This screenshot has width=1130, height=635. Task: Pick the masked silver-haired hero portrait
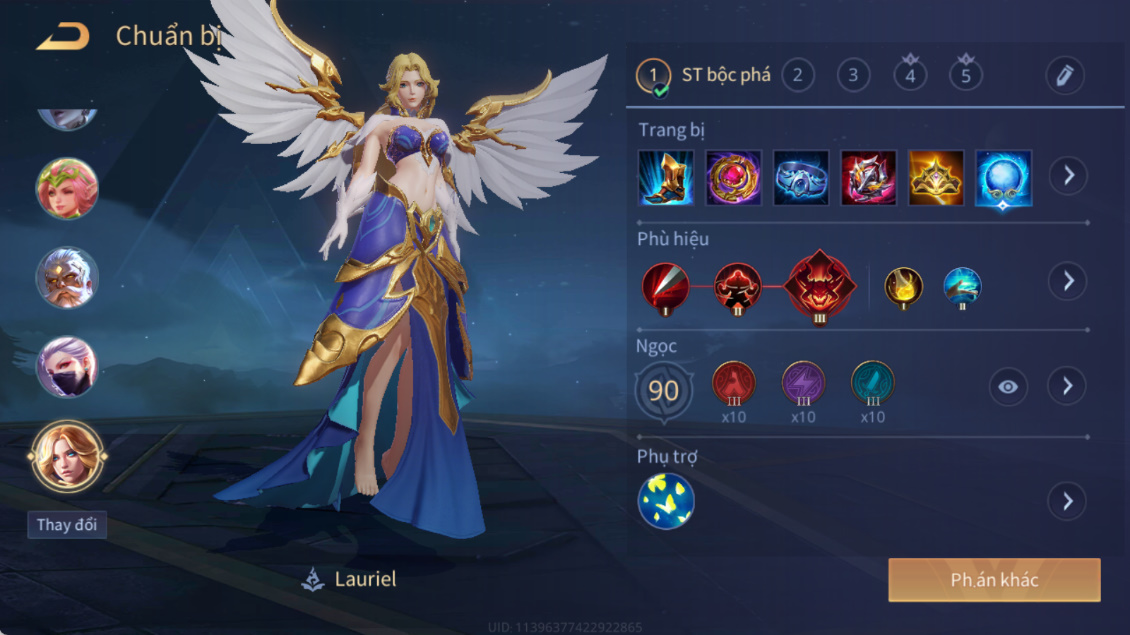click(67, 367)
